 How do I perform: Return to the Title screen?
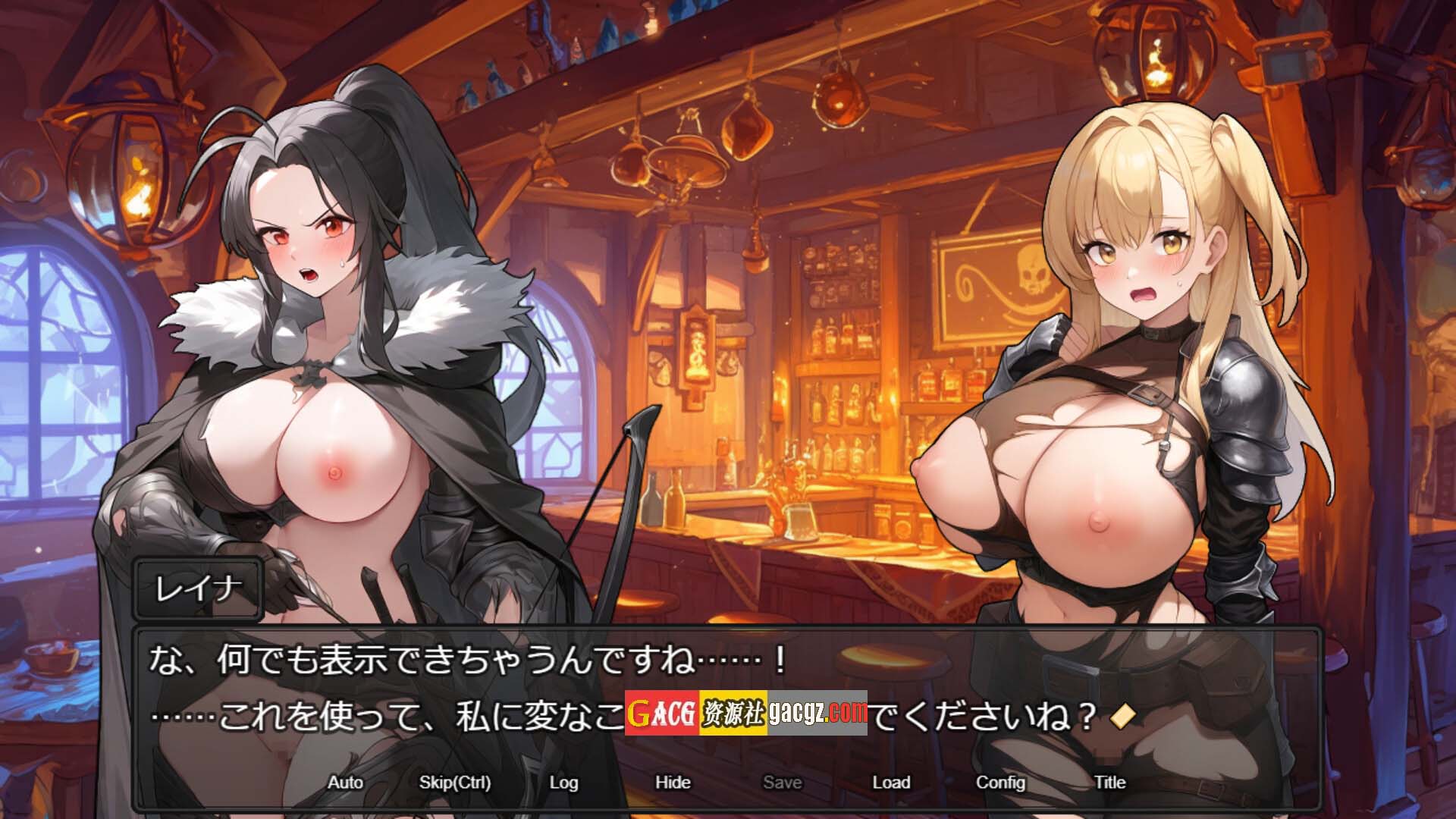coord(1109,782)
